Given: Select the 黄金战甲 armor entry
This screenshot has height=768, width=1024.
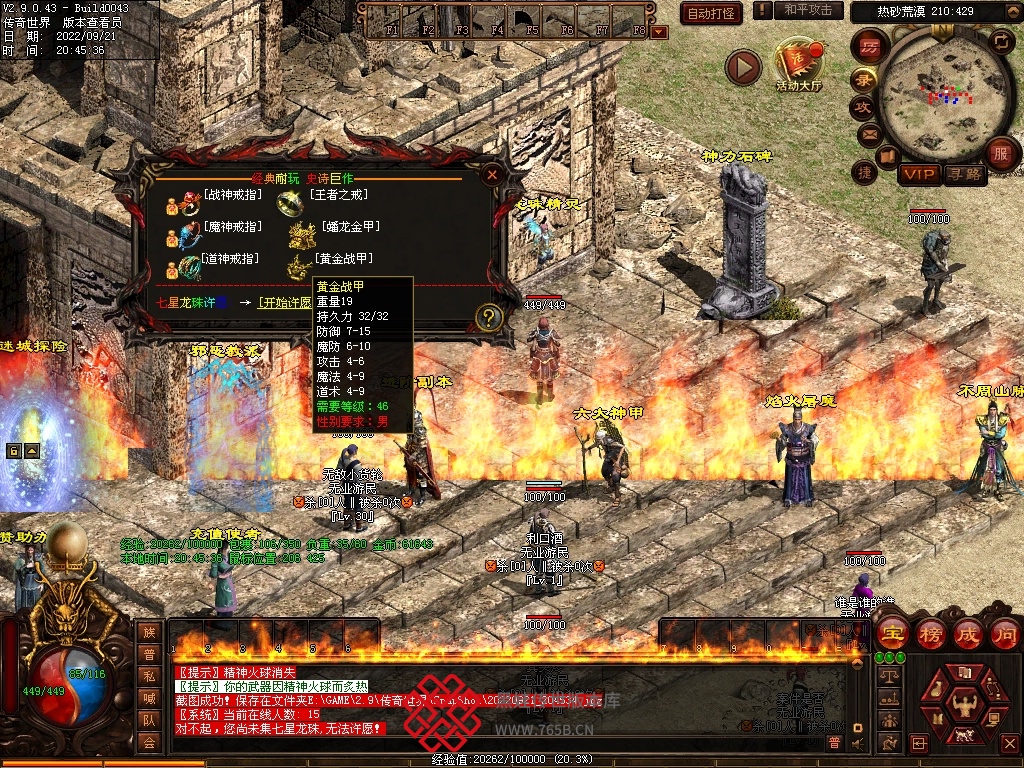Looking at the screenshot, I should click(x=344, y=259).
